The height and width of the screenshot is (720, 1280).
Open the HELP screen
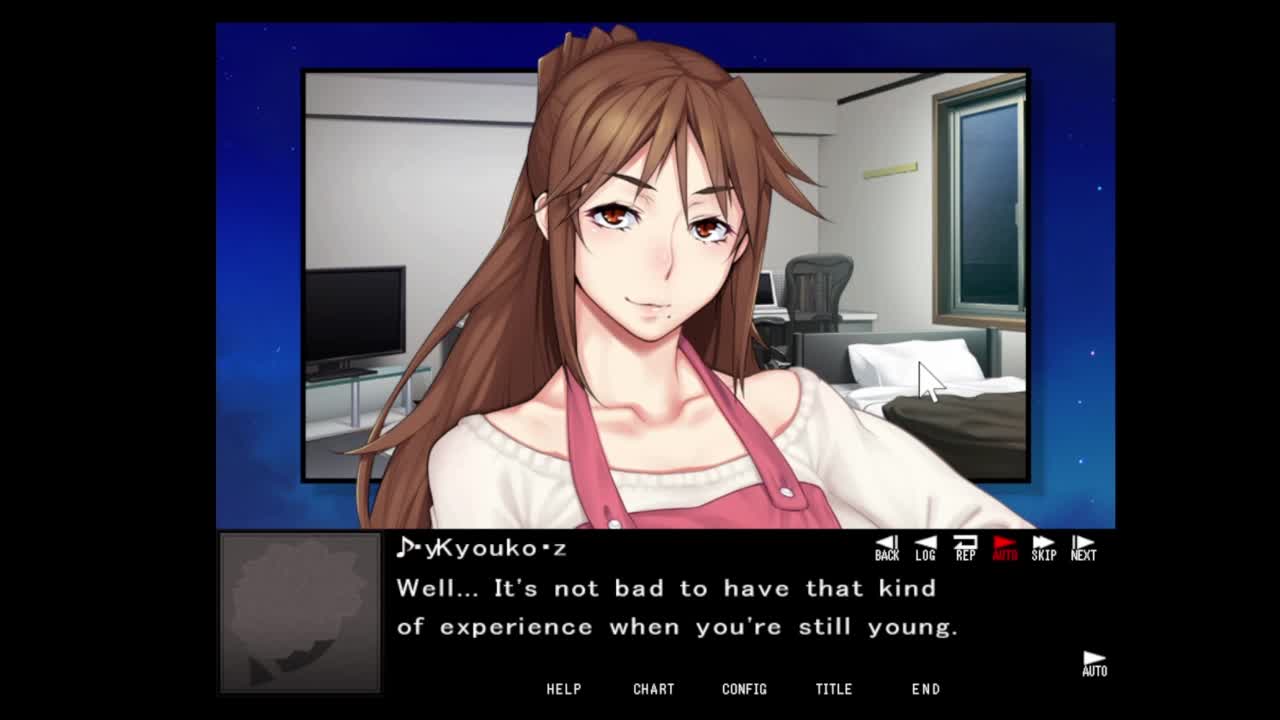pos(564,689)
